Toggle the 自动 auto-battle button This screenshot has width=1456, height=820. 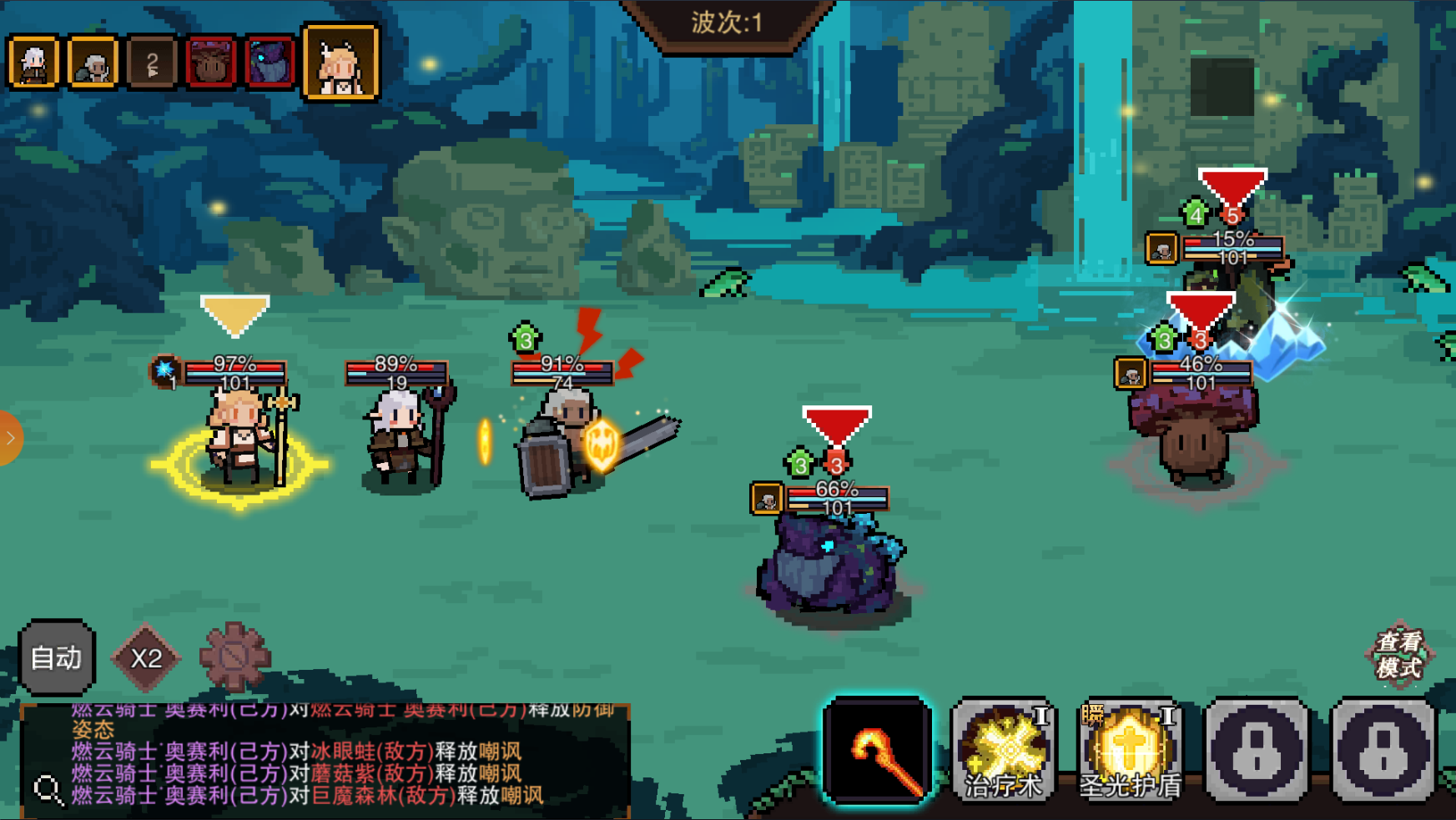click(x=57, y=657)
